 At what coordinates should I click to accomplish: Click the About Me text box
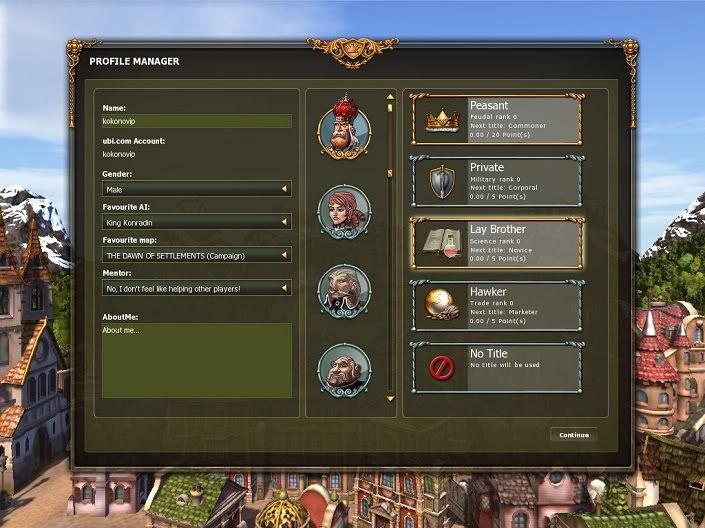click(196, 360)
